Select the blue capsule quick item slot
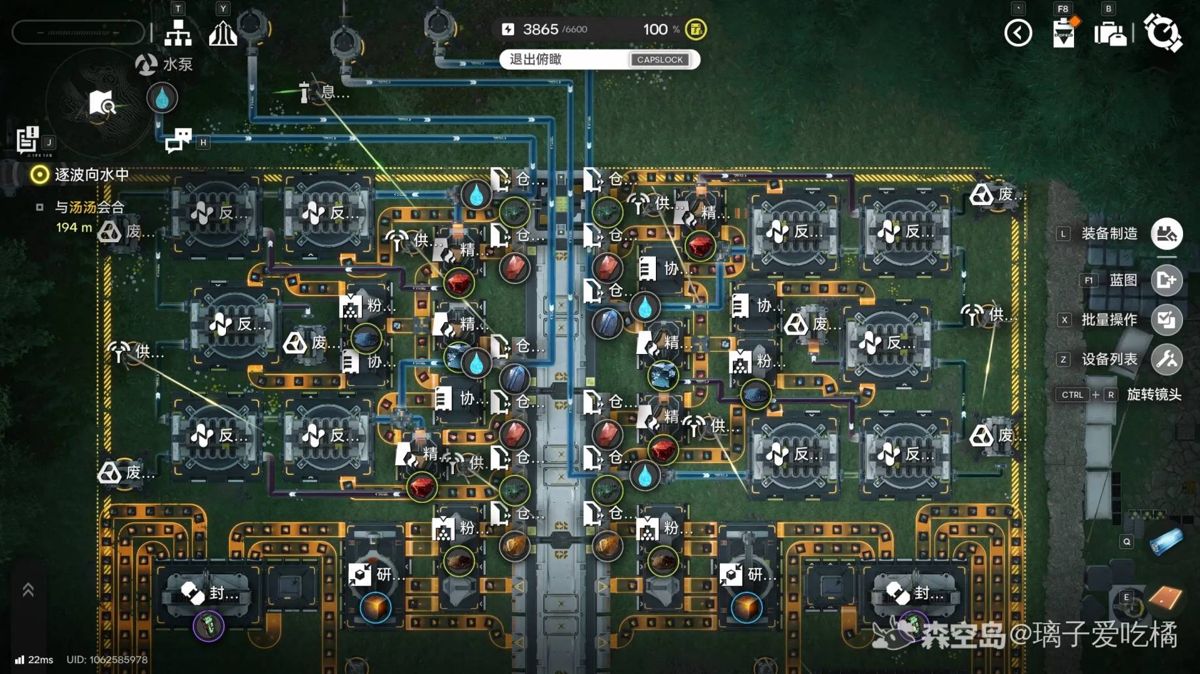The width and height of the screenshot is (1200, 674). click(x=1165, y=541)
